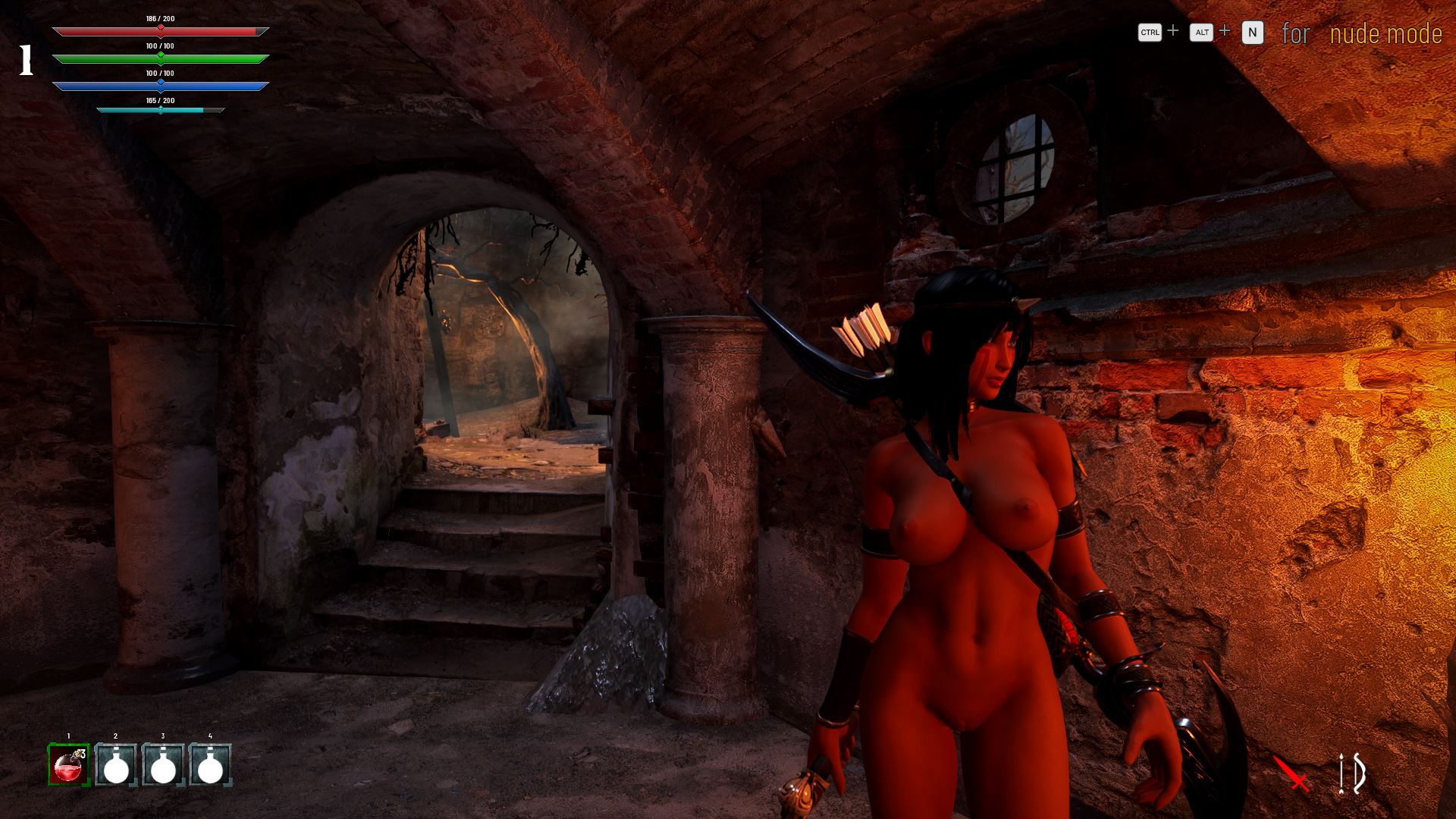Select the red health potion slot

[x=69, y=764]
